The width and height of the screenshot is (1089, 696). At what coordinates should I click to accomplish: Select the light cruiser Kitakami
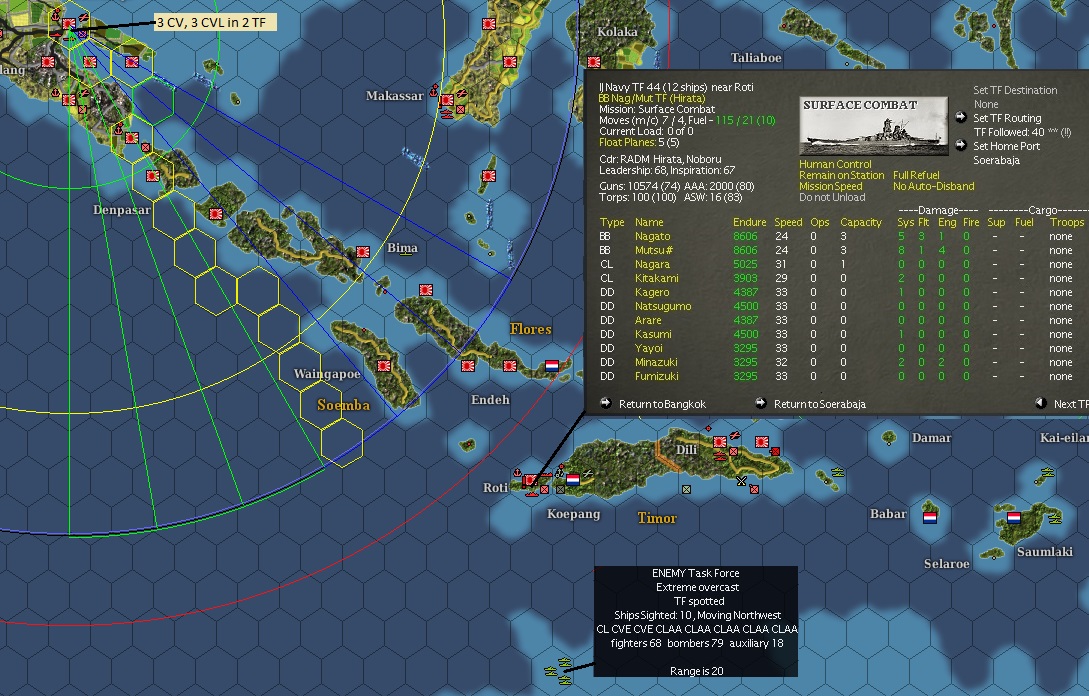(656, 278)
